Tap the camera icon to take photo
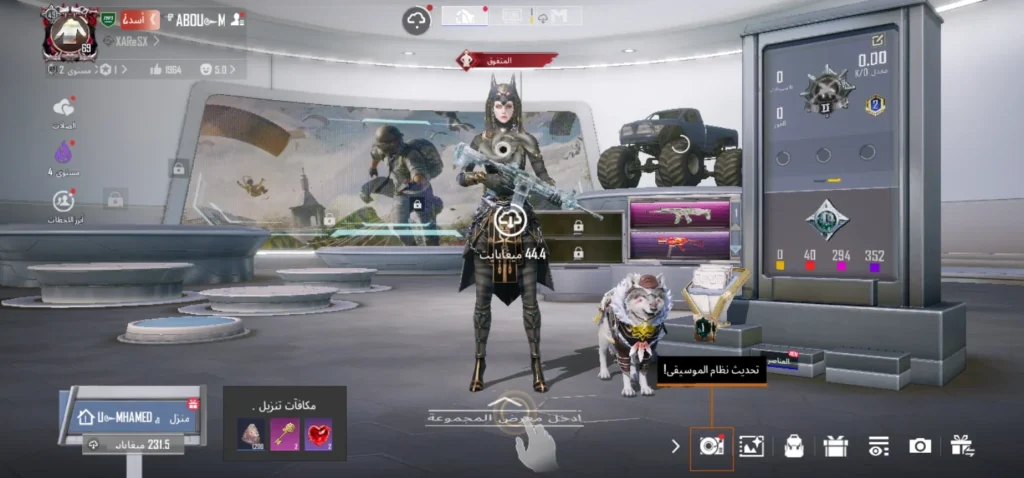1024x478 pixels. [x=920, y=446]
